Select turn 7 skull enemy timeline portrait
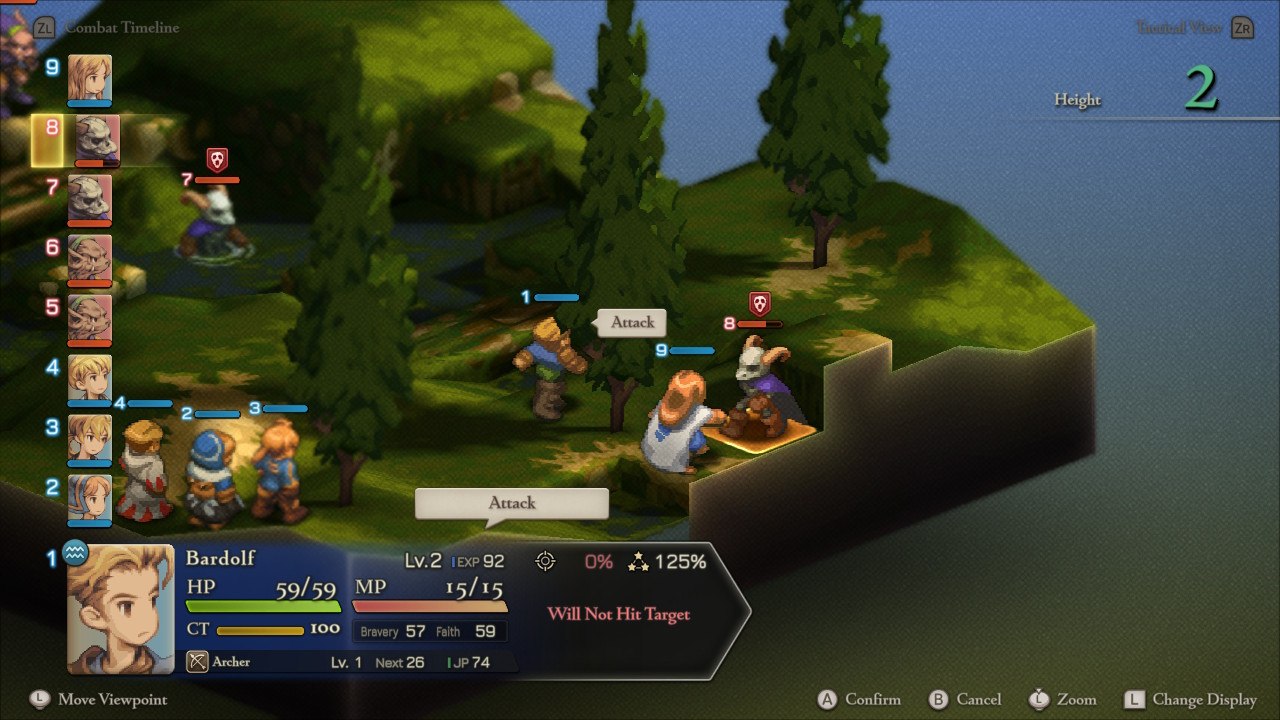Screen dimensions: 1280x720 click(x=90, y=199)
